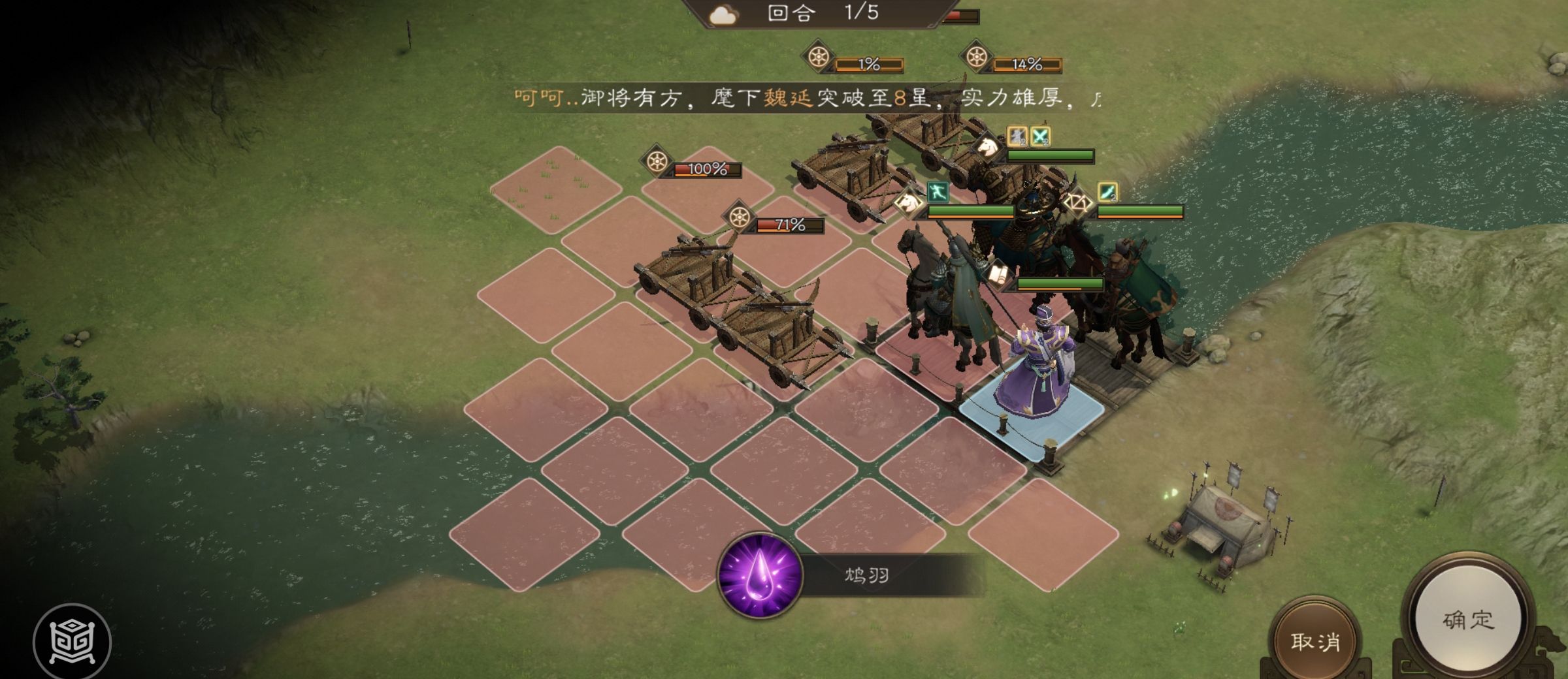Click the cloud weather icon beside turn counter
The image size is (1568, 679).
click(723, 14)
